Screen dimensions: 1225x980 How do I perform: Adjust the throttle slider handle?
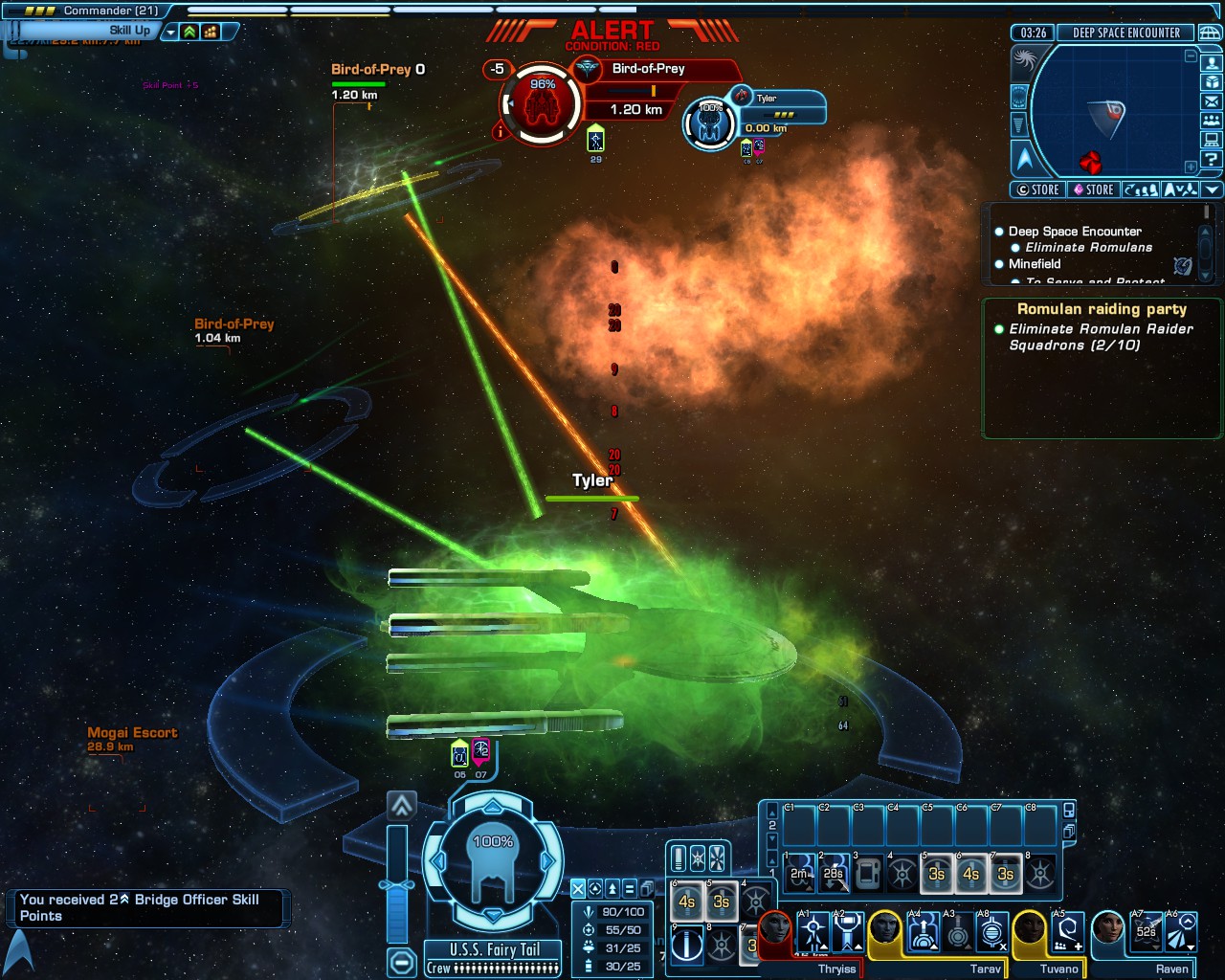click(397, 885)
